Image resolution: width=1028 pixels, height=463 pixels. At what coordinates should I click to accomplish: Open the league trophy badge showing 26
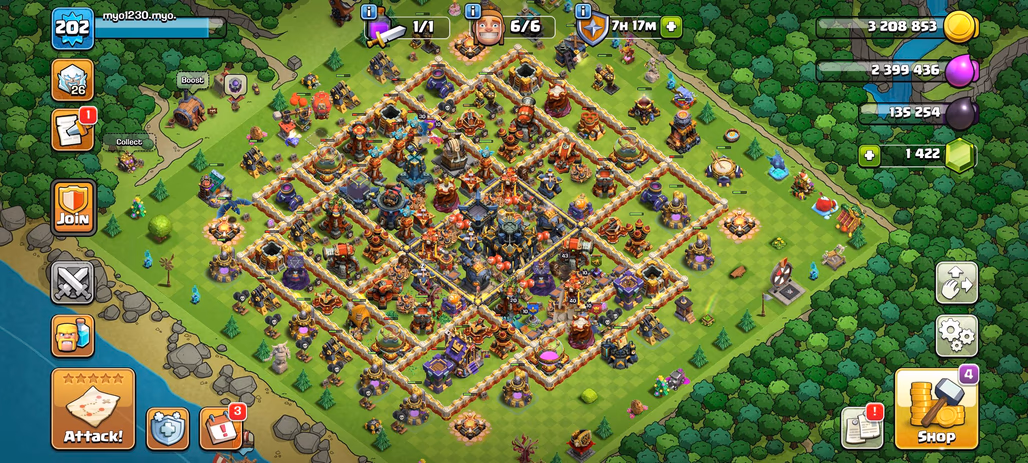click(x=73, y=80)
